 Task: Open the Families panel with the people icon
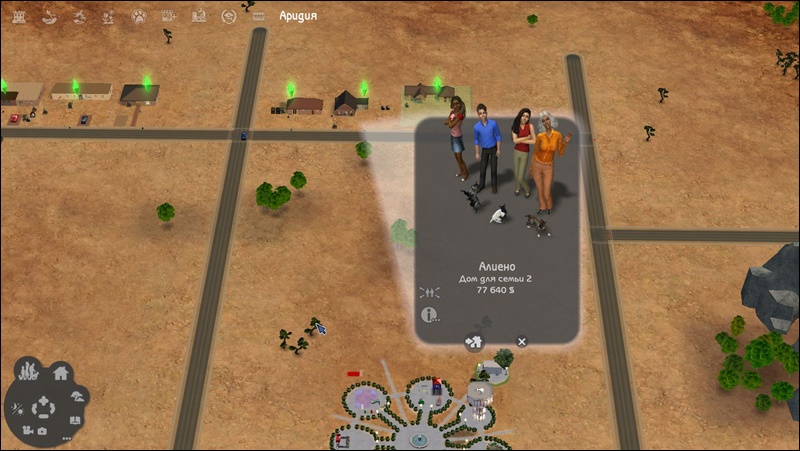tap(30, 370)
